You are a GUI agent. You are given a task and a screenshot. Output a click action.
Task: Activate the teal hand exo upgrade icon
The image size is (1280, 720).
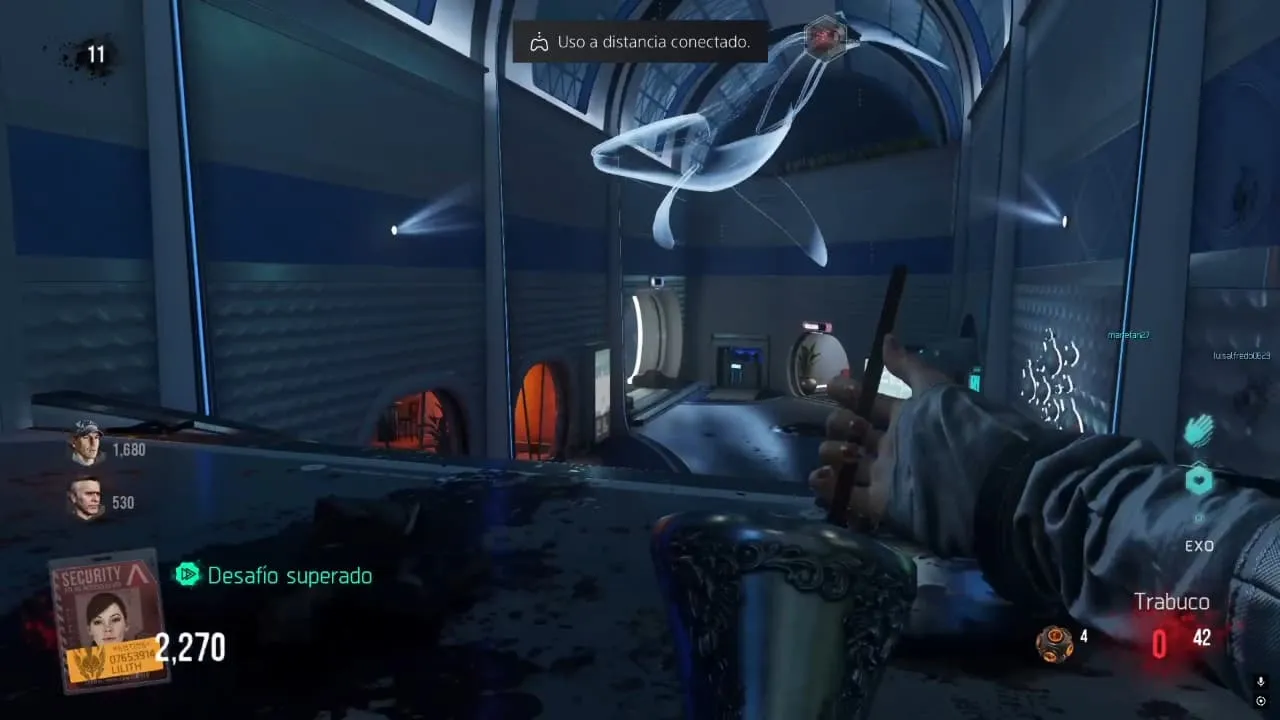coord(1198,431)
